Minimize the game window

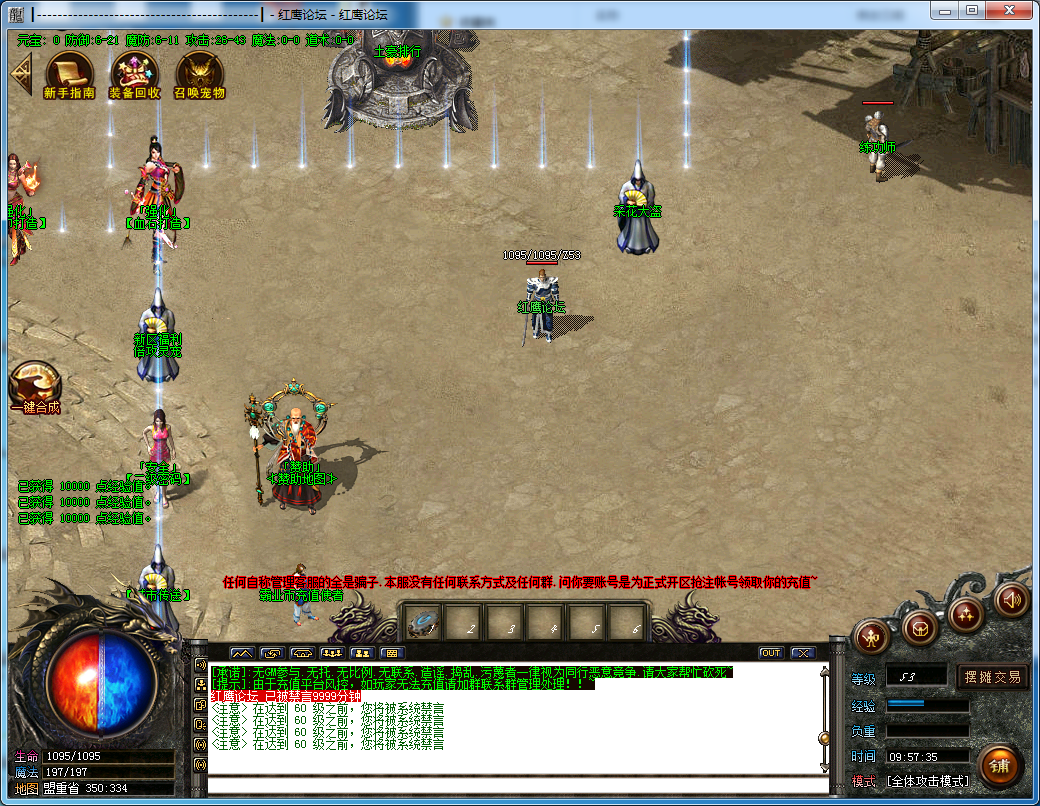click(945, 10)
